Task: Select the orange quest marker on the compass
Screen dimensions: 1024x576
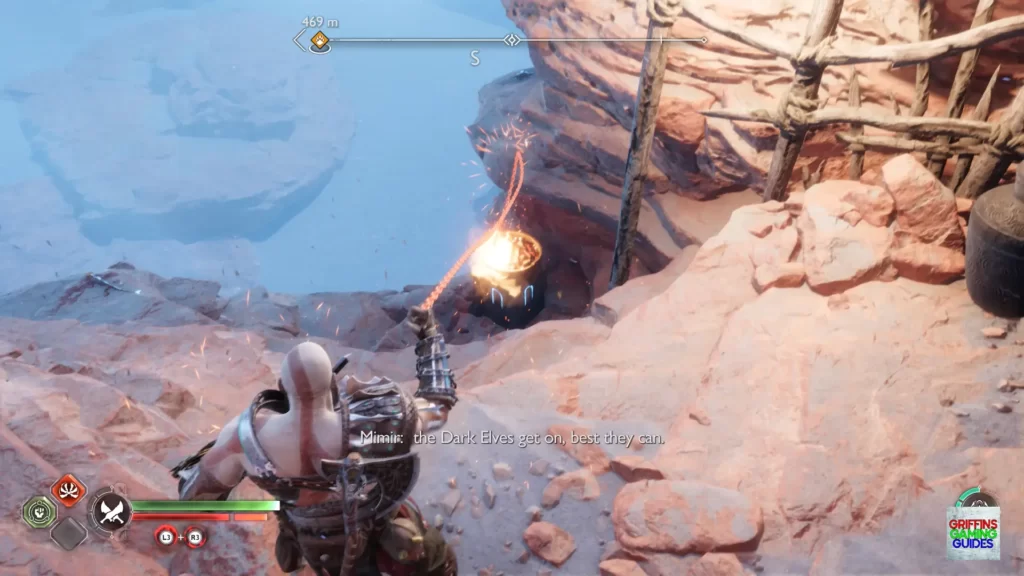Action: tap(319, 41)
